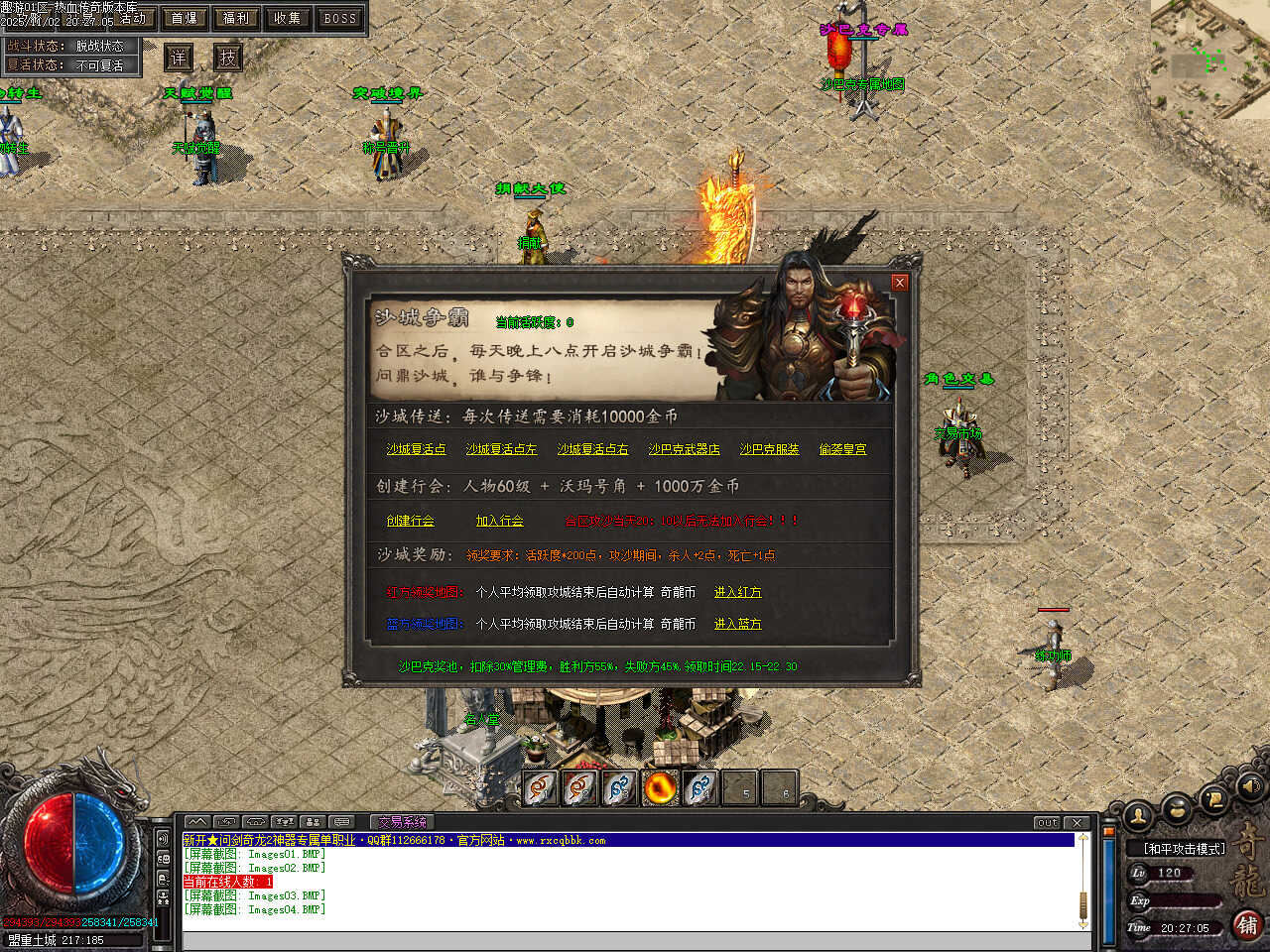Click the minimap in the corner
The height and width of the screenshot is (952, 1270).
pyautogui.click(x=1210, y=58)
